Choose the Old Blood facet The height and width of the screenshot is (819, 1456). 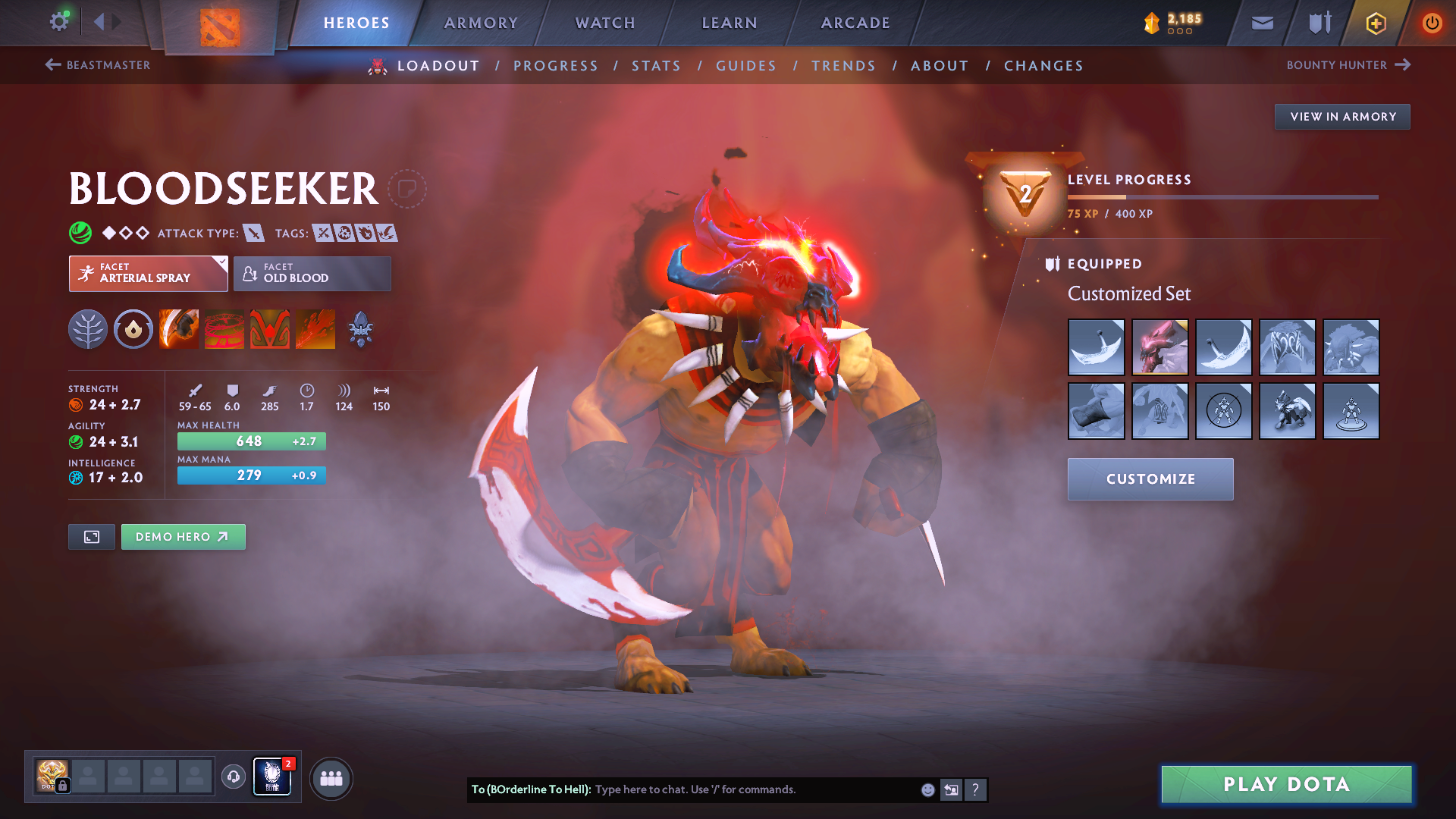pos(312,273)
